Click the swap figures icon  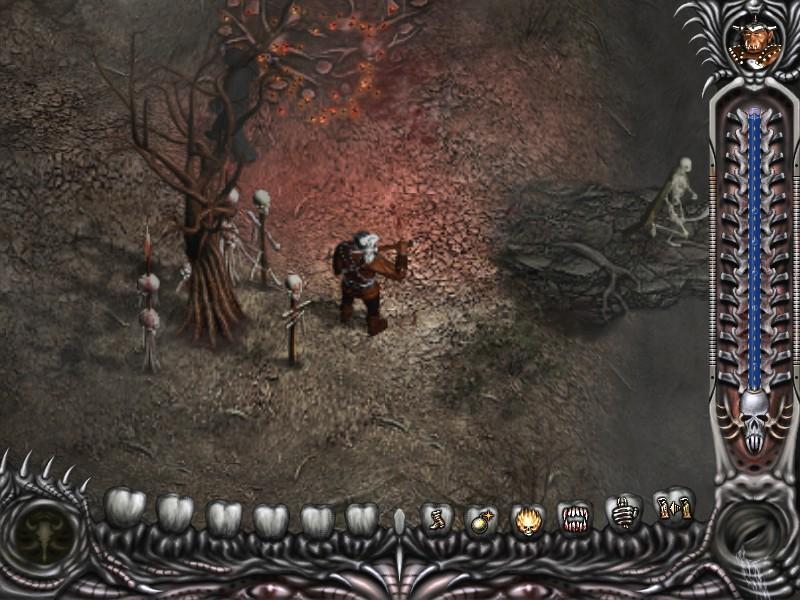click(x=673, y=507)
